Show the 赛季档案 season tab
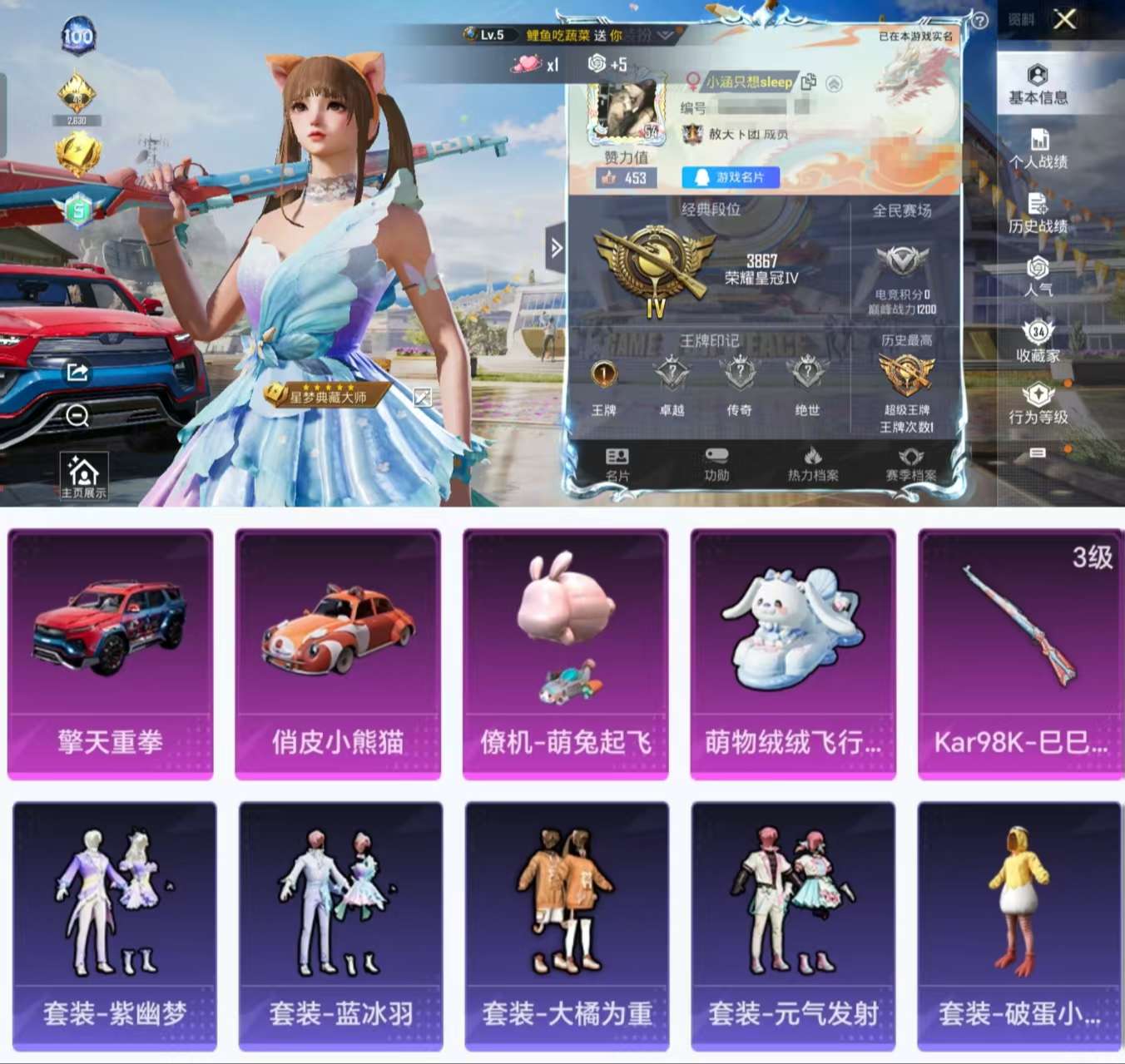 point(910,464)
